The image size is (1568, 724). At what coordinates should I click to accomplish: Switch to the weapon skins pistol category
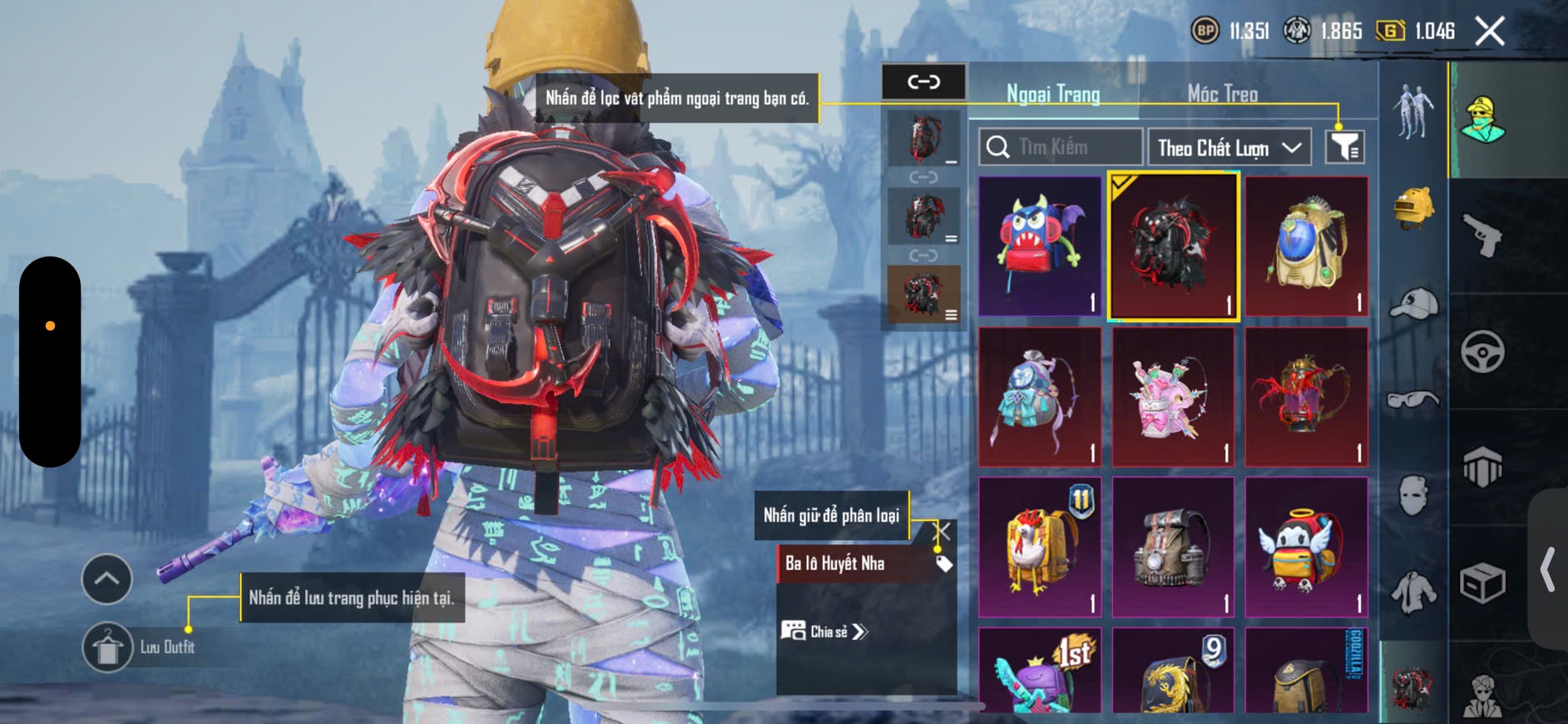(x=1482, y=236)
